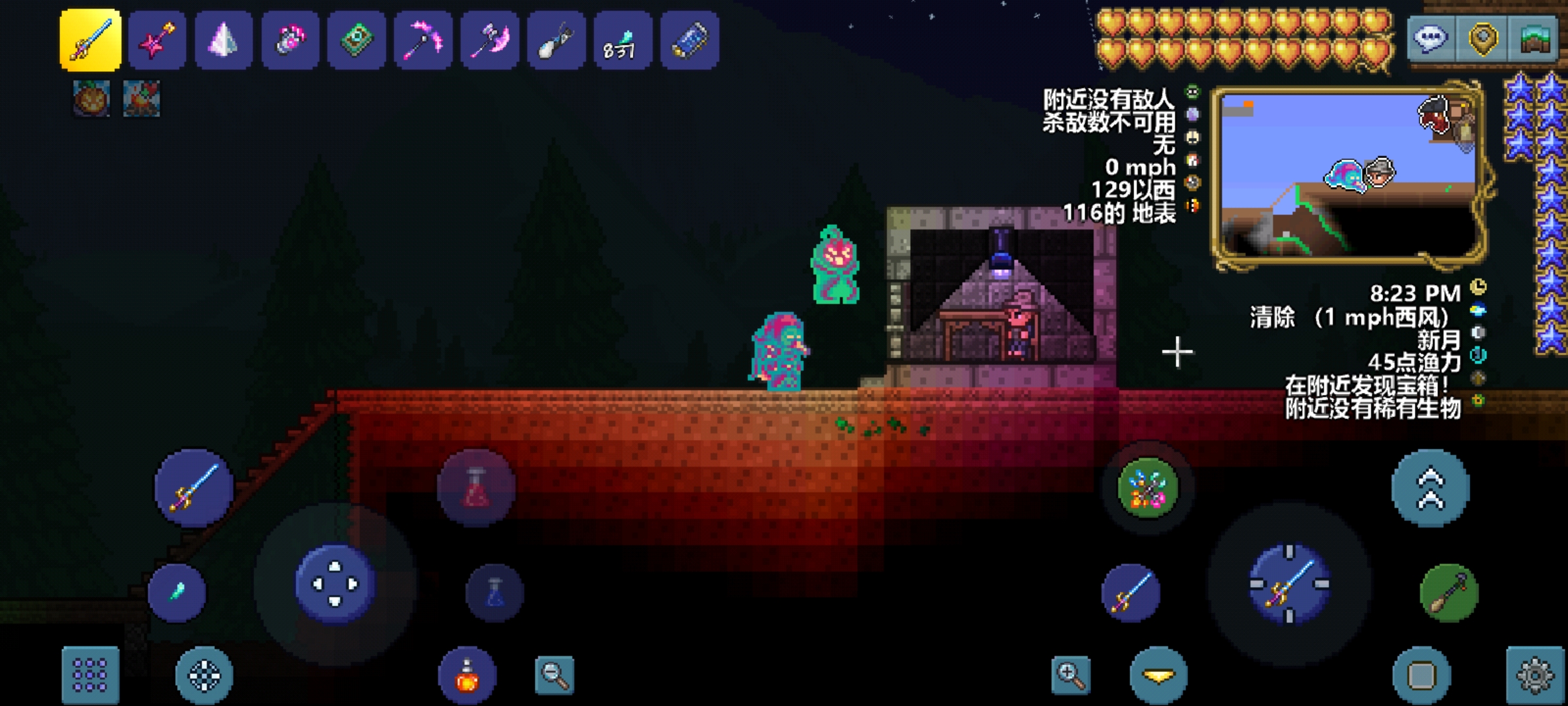Image resolution: width=1568 pixels, height=706 pixels.
Task: Tap the double-arrow jump button
Action: [1430, 488]
